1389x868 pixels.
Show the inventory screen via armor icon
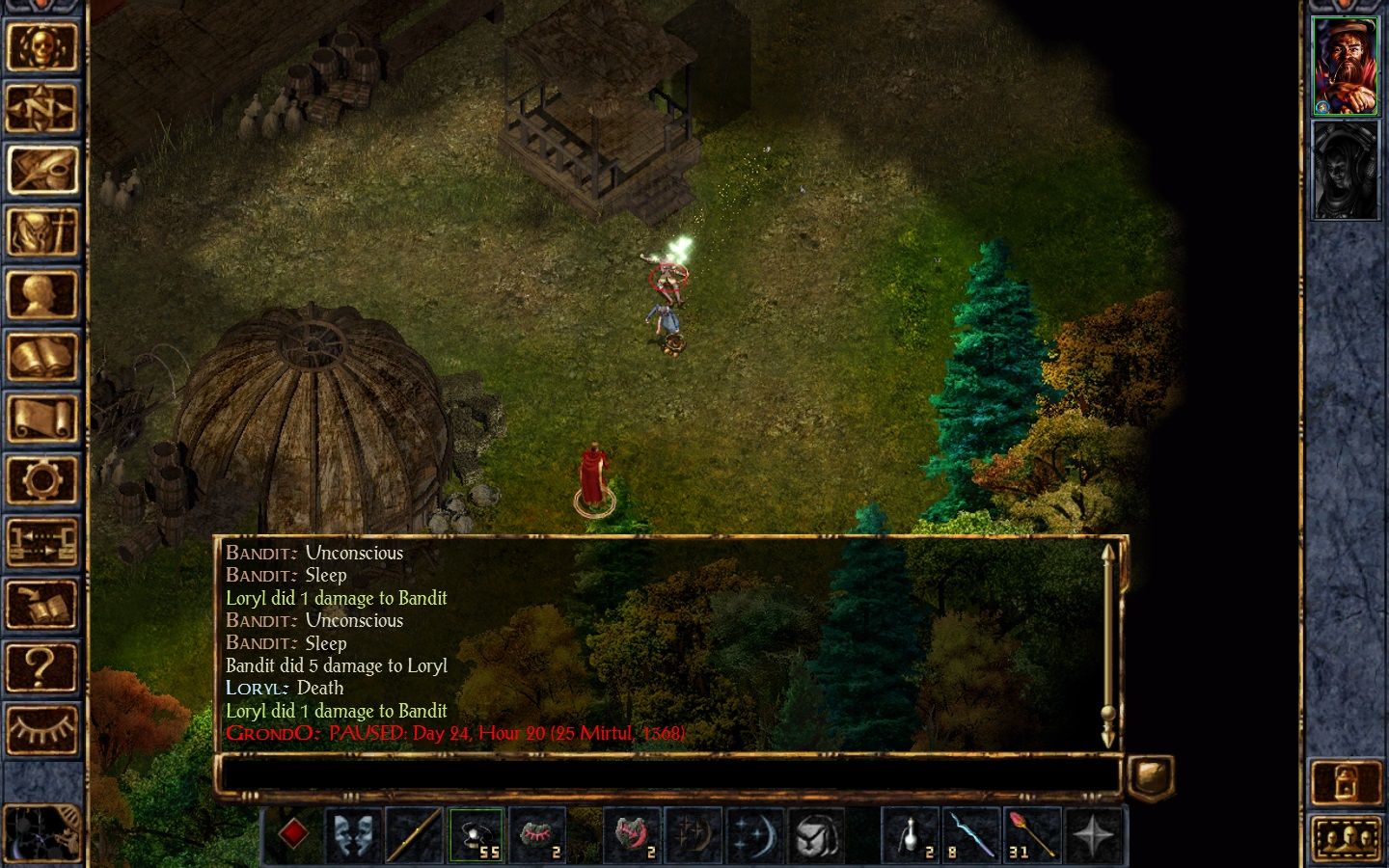(x=41, y=232)
